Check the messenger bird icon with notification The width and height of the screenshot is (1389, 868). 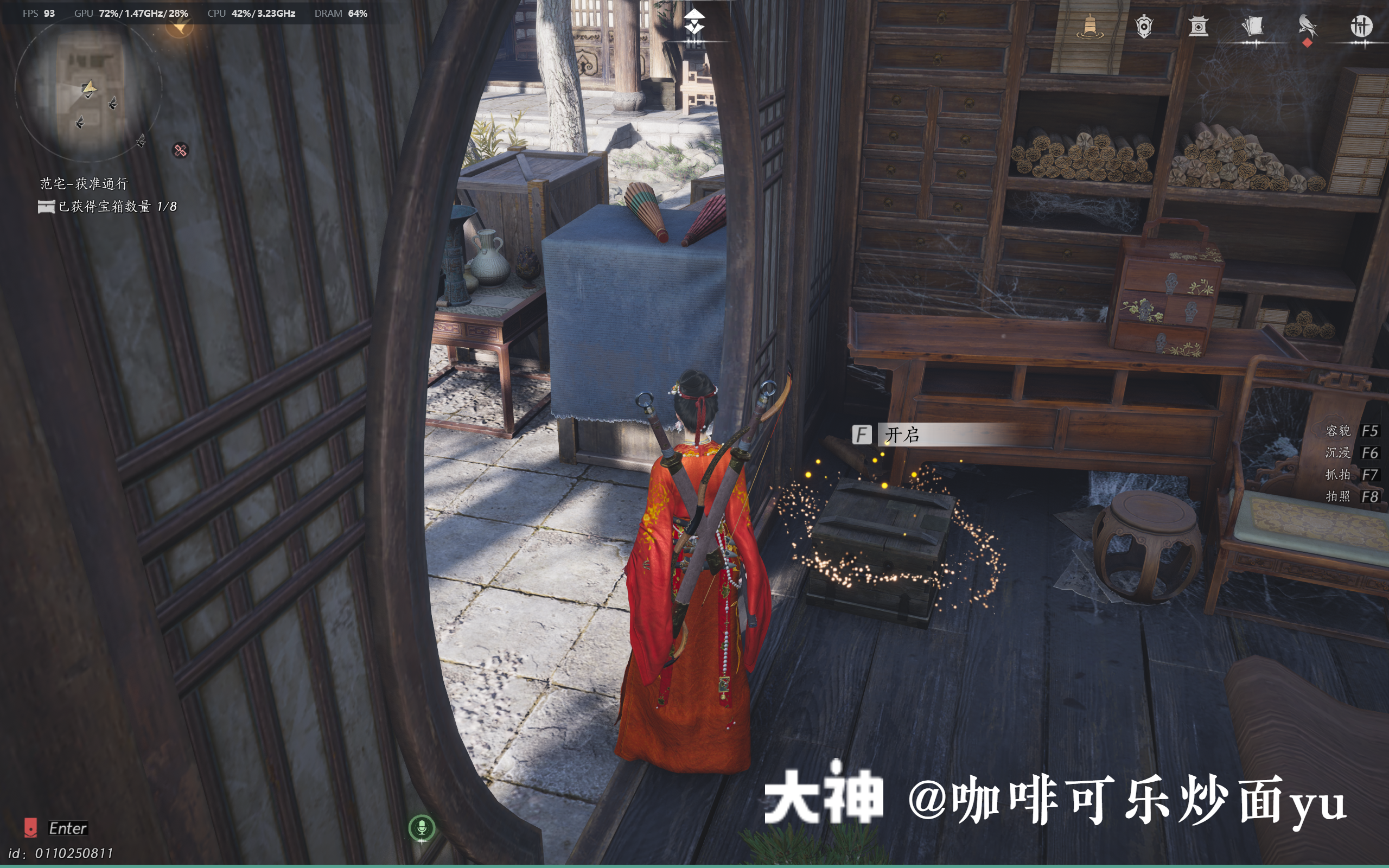point(1309,26)
